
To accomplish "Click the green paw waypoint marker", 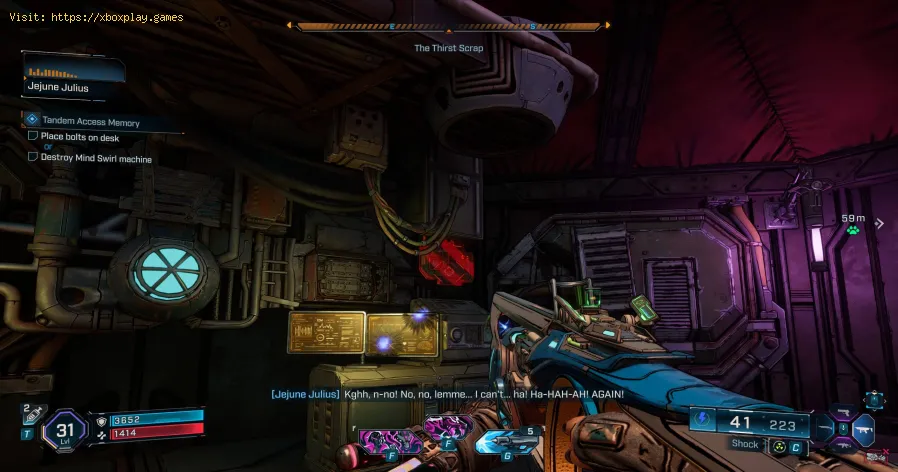I will pos(853,232).
